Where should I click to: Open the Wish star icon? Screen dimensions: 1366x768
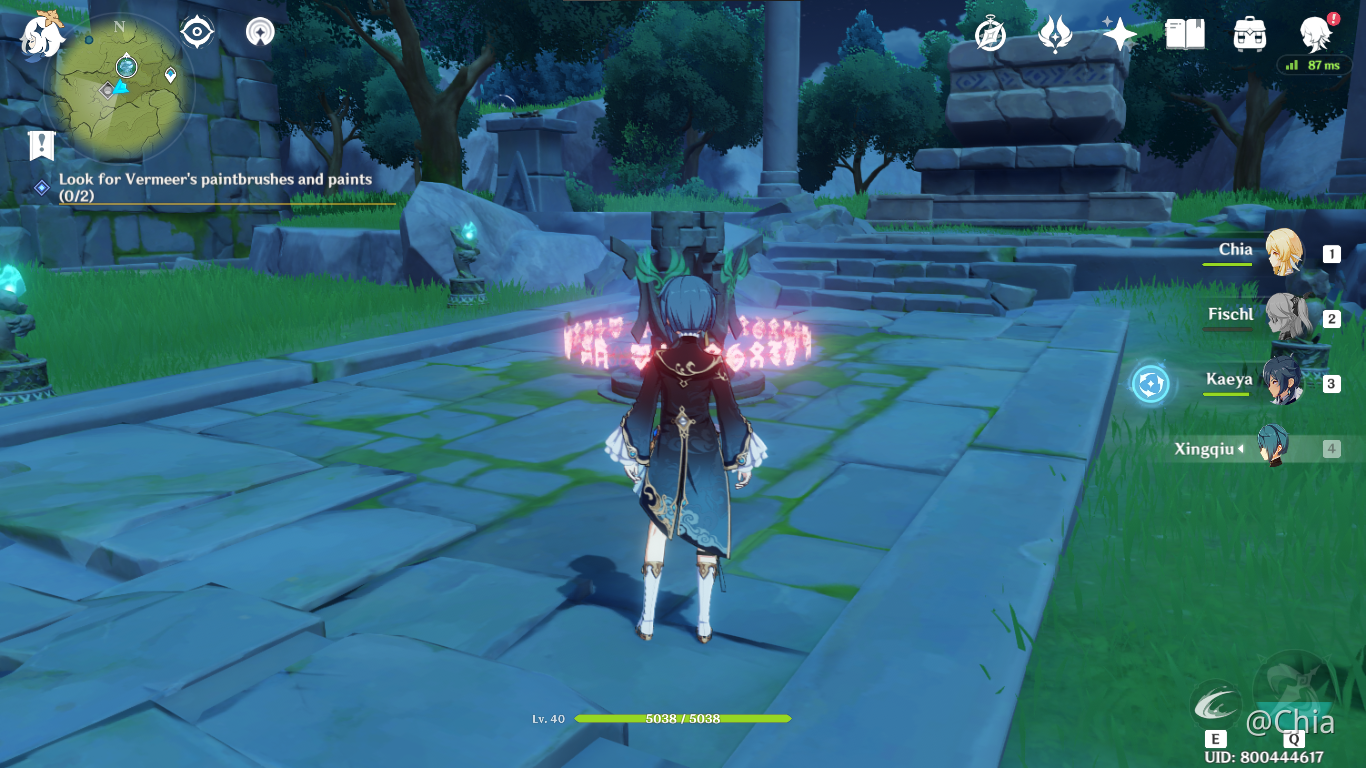click(x=1055, y=35)
